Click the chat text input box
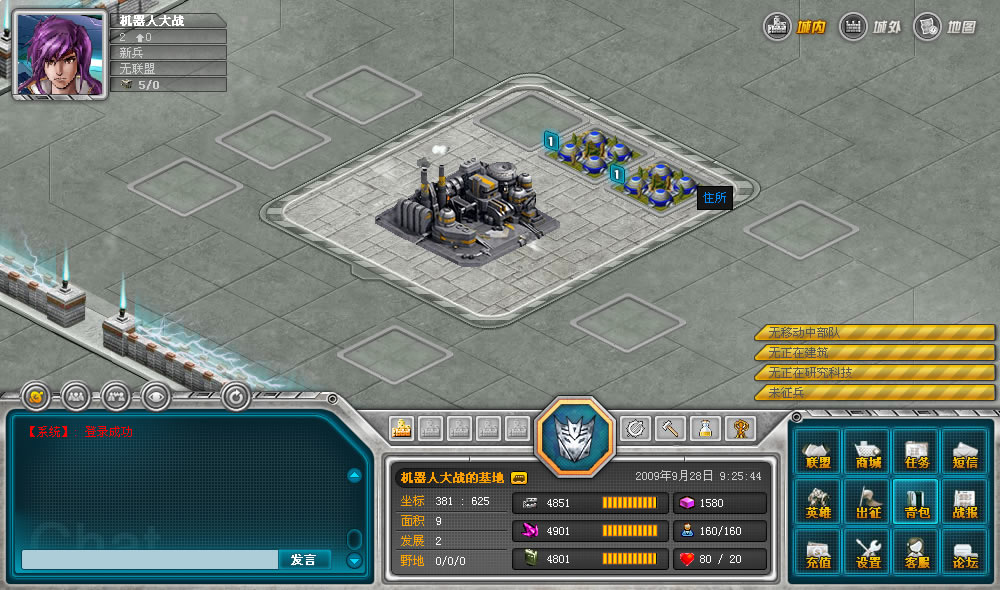This screenshot has height=590, width=1000. tap(149, 560)
